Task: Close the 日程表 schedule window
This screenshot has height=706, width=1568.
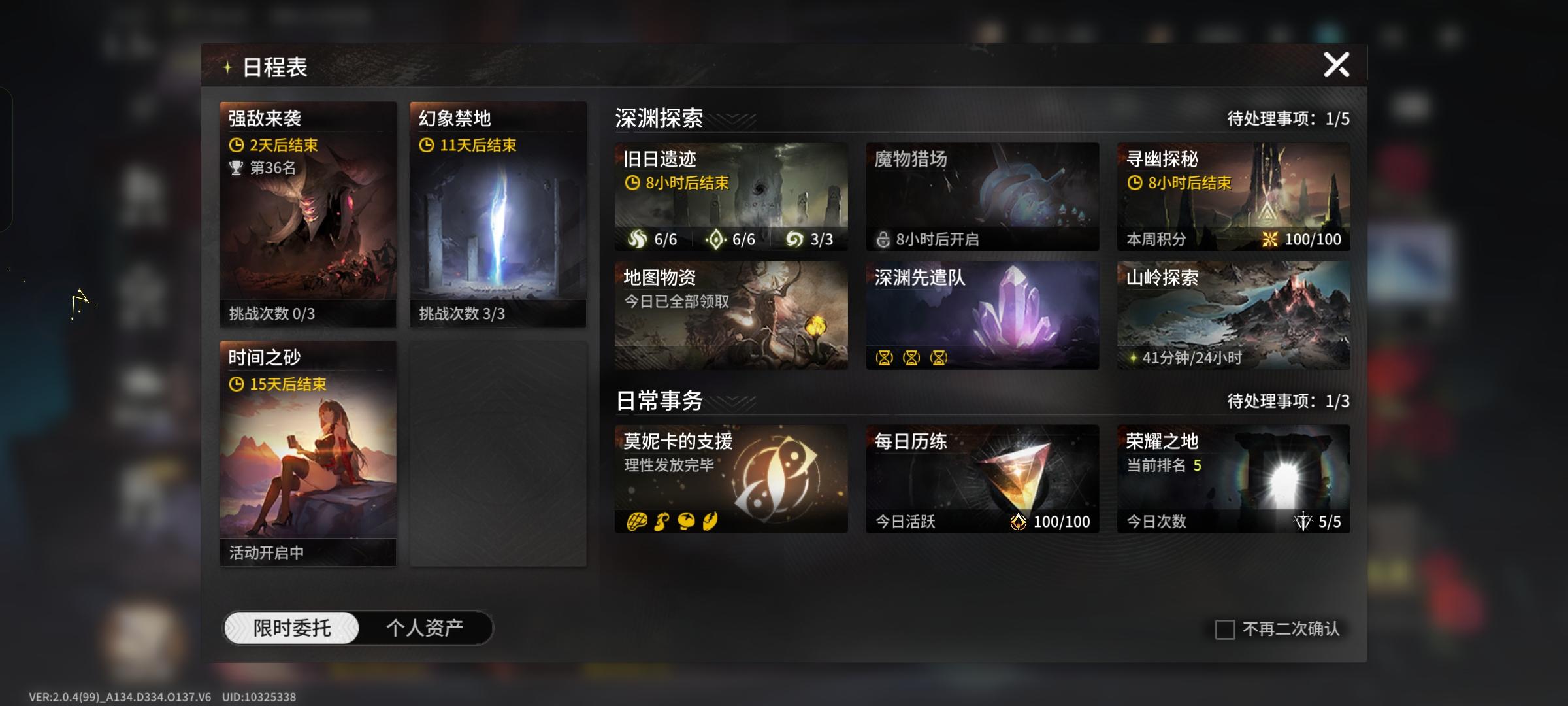Action: (1335, 64)
